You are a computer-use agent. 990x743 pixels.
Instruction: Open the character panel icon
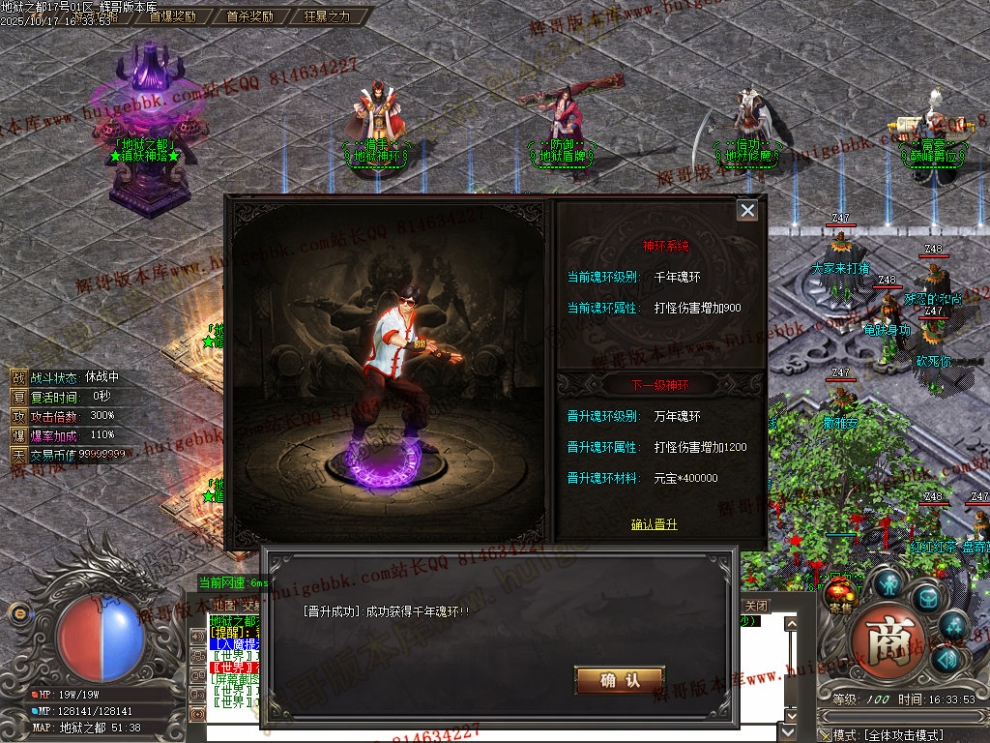(x=887, y=583)
